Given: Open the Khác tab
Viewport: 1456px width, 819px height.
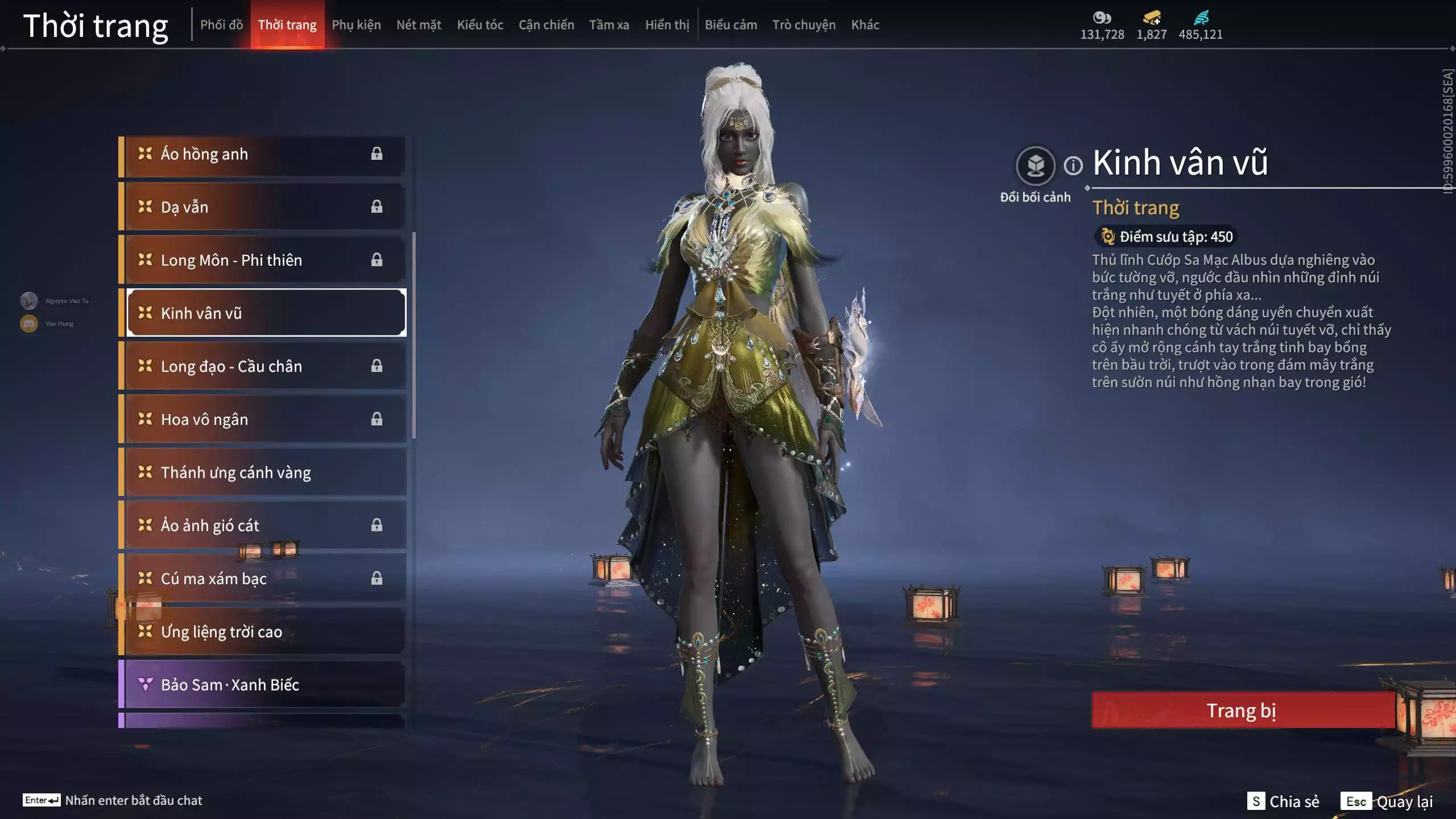Looking at the screenshot, I should coord(865,25).
